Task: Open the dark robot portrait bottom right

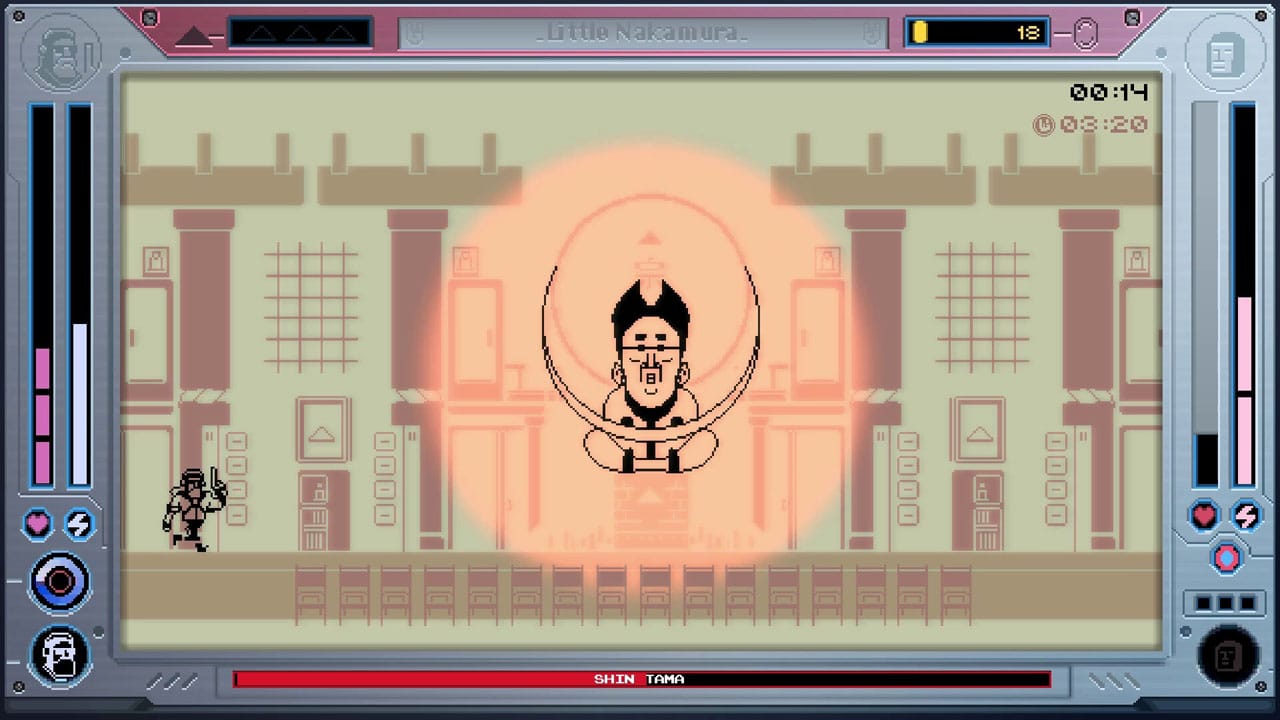Action: point(1227,655)
